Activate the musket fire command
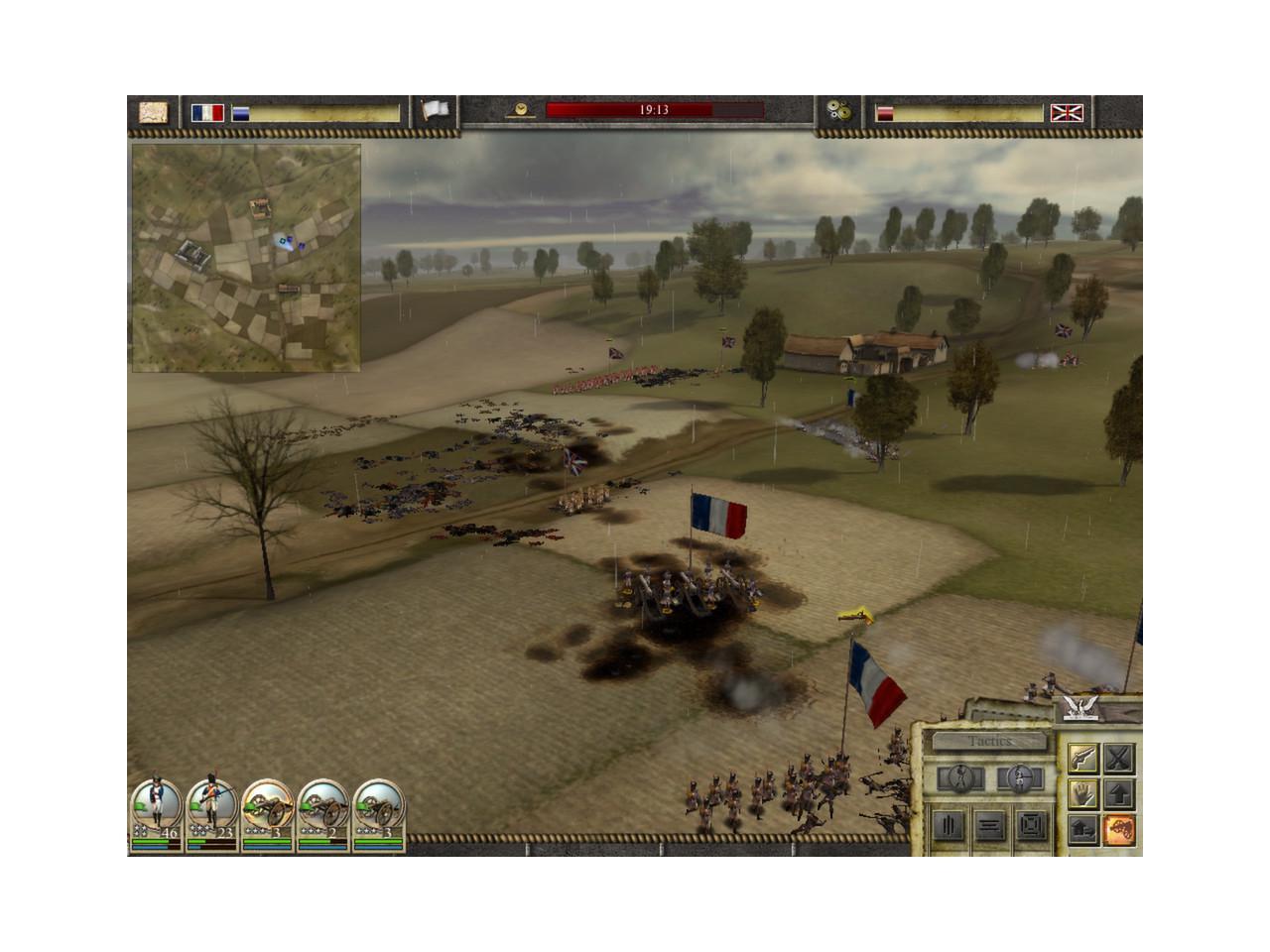1270x952 pixels. click(1082, 759)
